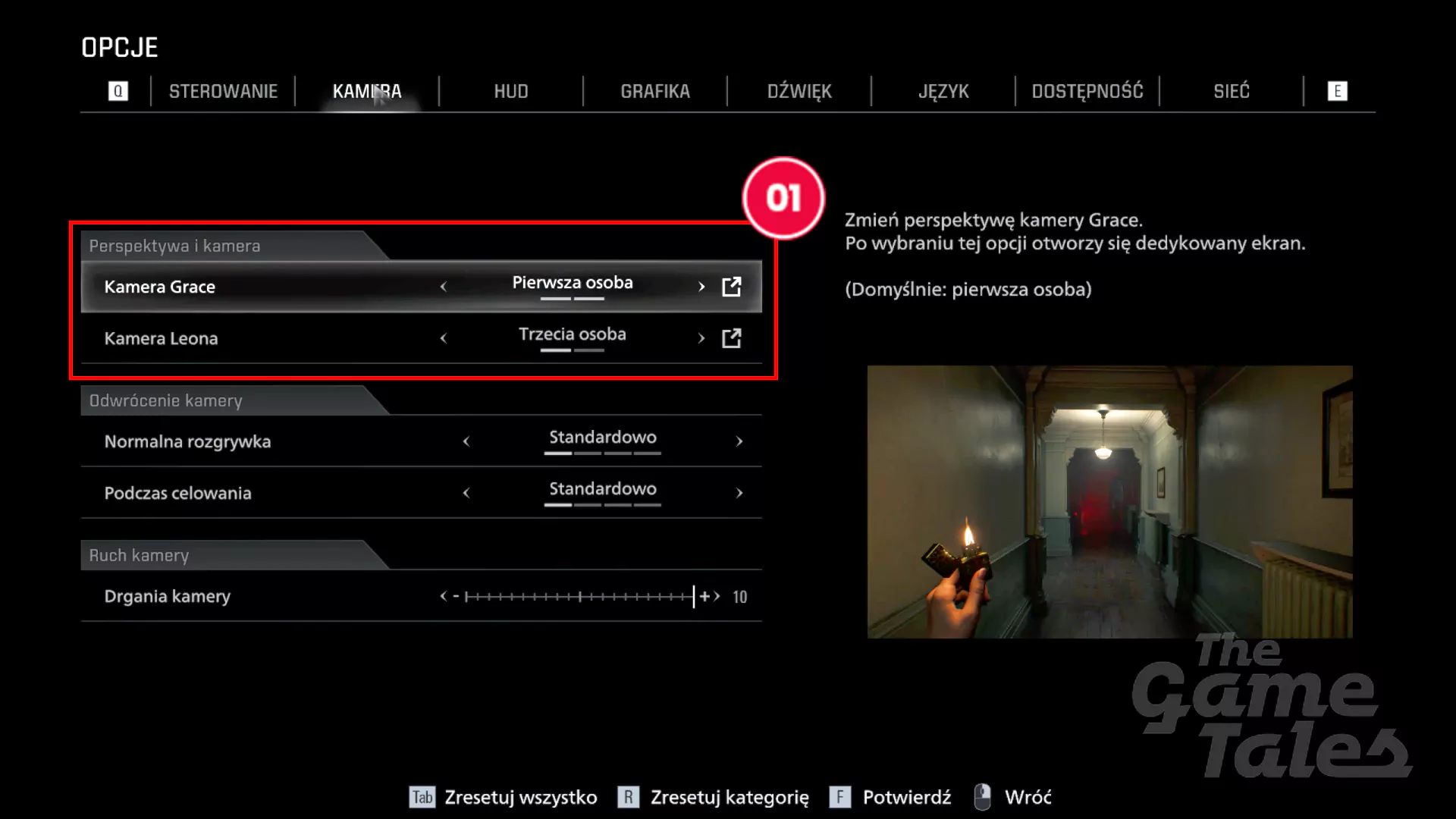This screenshot has height=819, width=1456.
Task: Click the Tab key icon next to Zresetuj wszystko
Action: [422, 797]
